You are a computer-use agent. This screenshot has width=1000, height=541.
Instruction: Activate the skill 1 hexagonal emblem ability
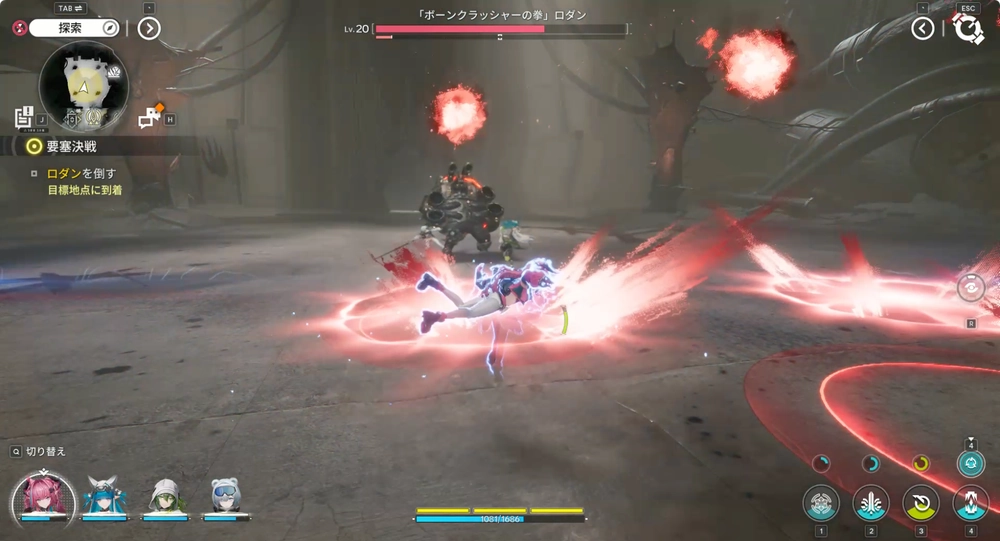821,503
